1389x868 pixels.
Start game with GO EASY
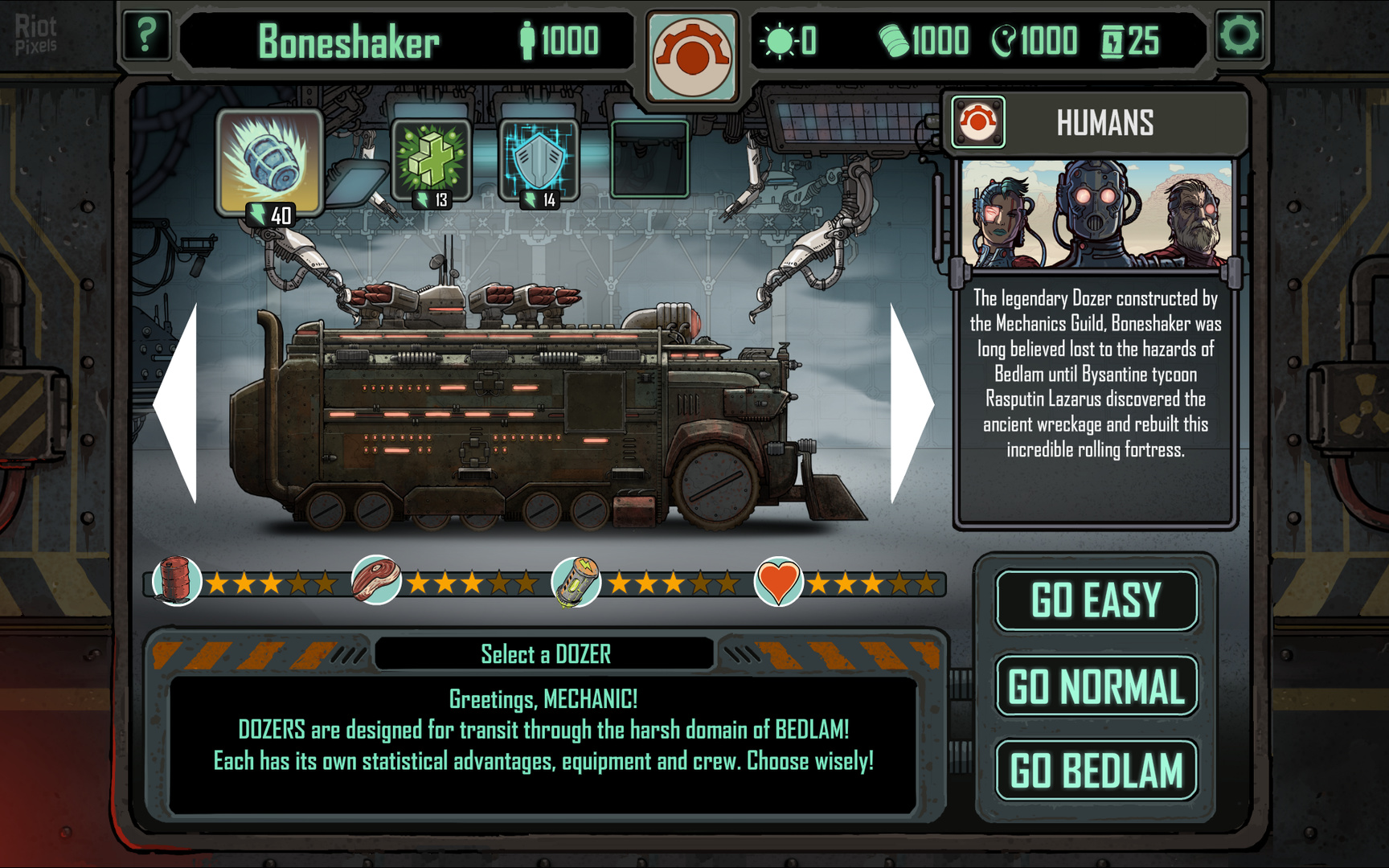pyautogui.click(x=1096, y=600)
